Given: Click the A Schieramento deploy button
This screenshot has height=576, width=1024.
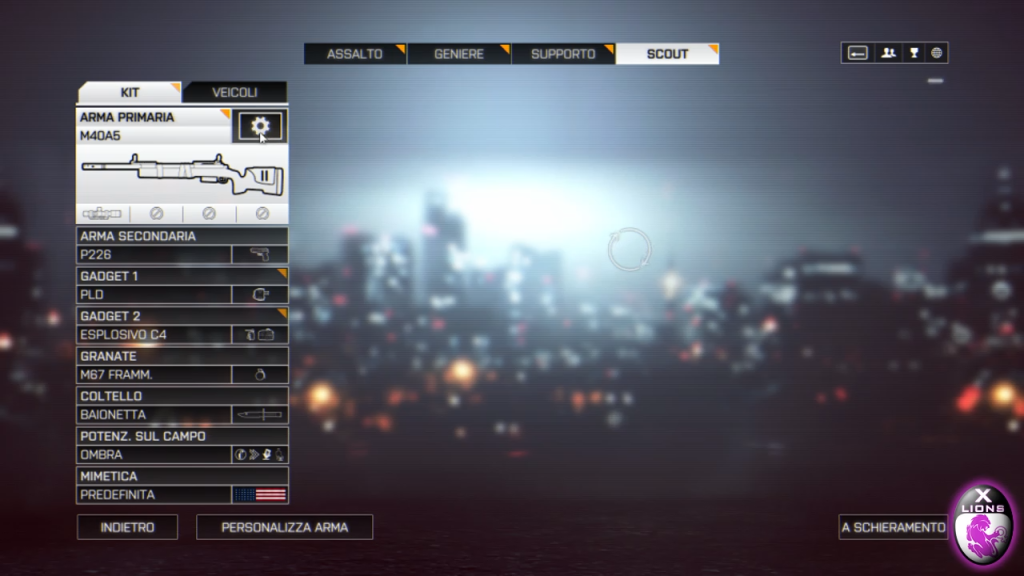Looking at the screenshot, I should (x=893, y=527).
